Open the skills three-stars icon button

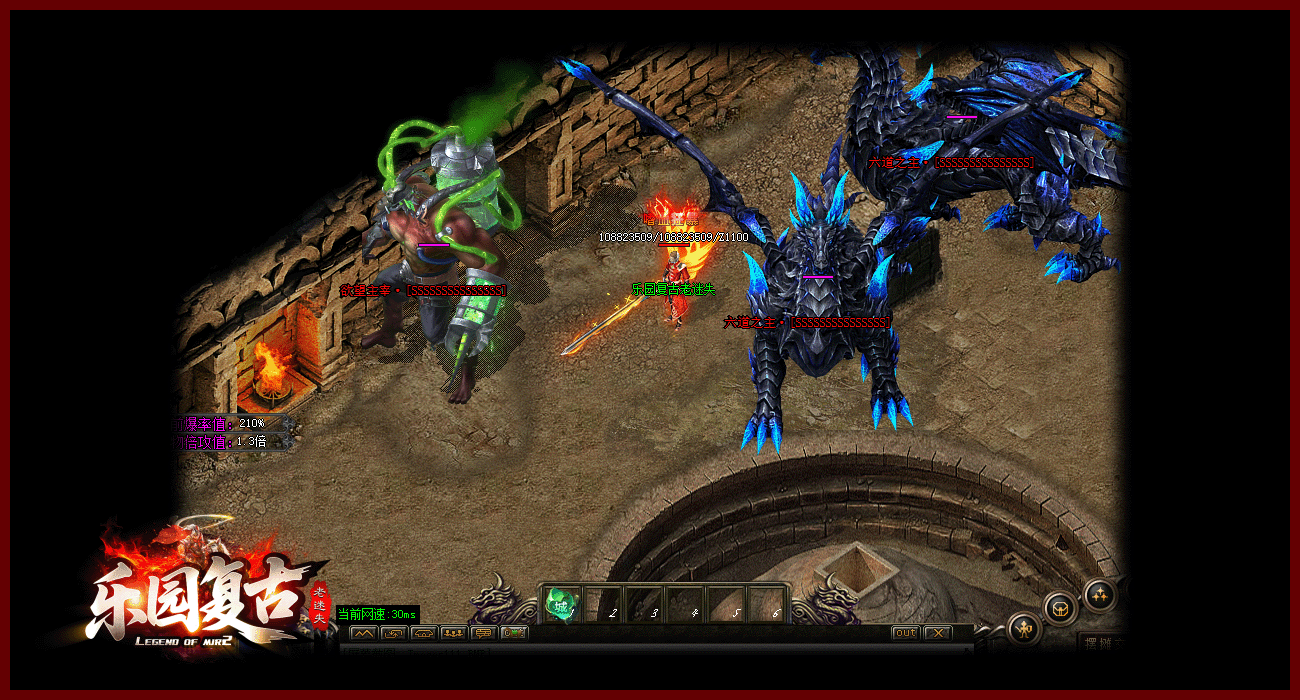click(x=1100, y=594)
